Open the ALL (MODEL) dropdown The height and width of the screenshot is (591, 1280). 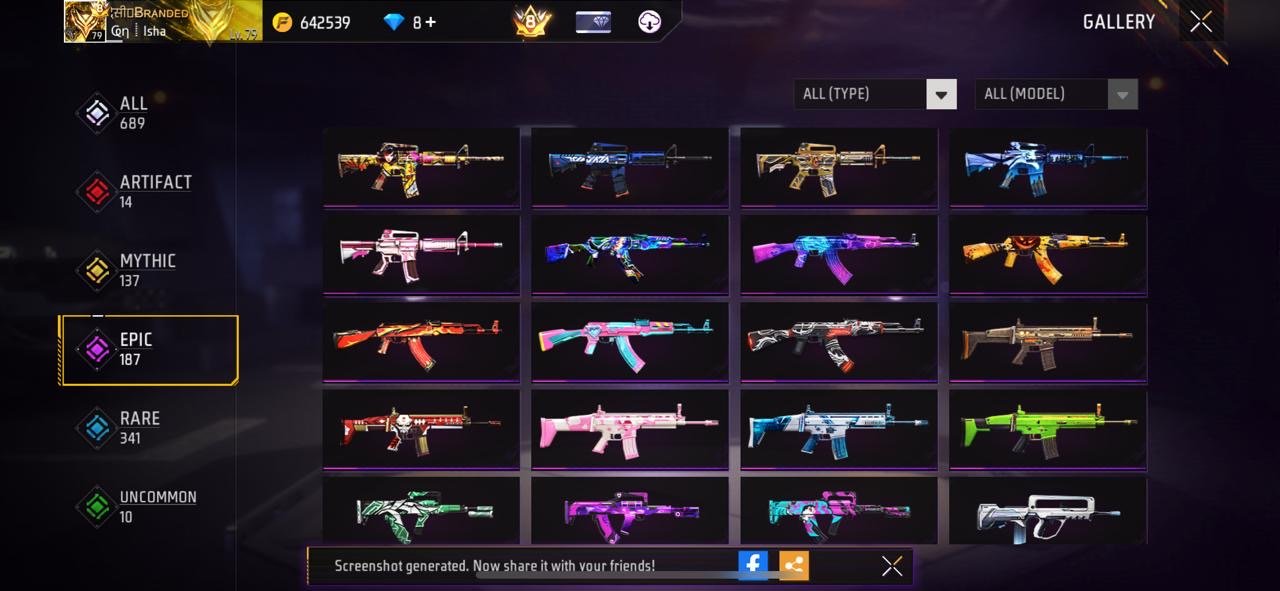[1055, 94]
